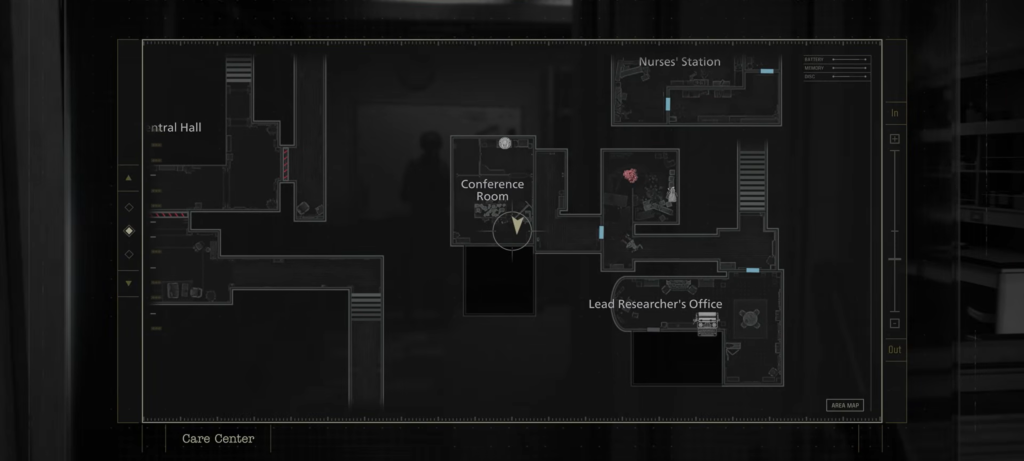Go up a floor with the up arrow

tap(128, 179)
